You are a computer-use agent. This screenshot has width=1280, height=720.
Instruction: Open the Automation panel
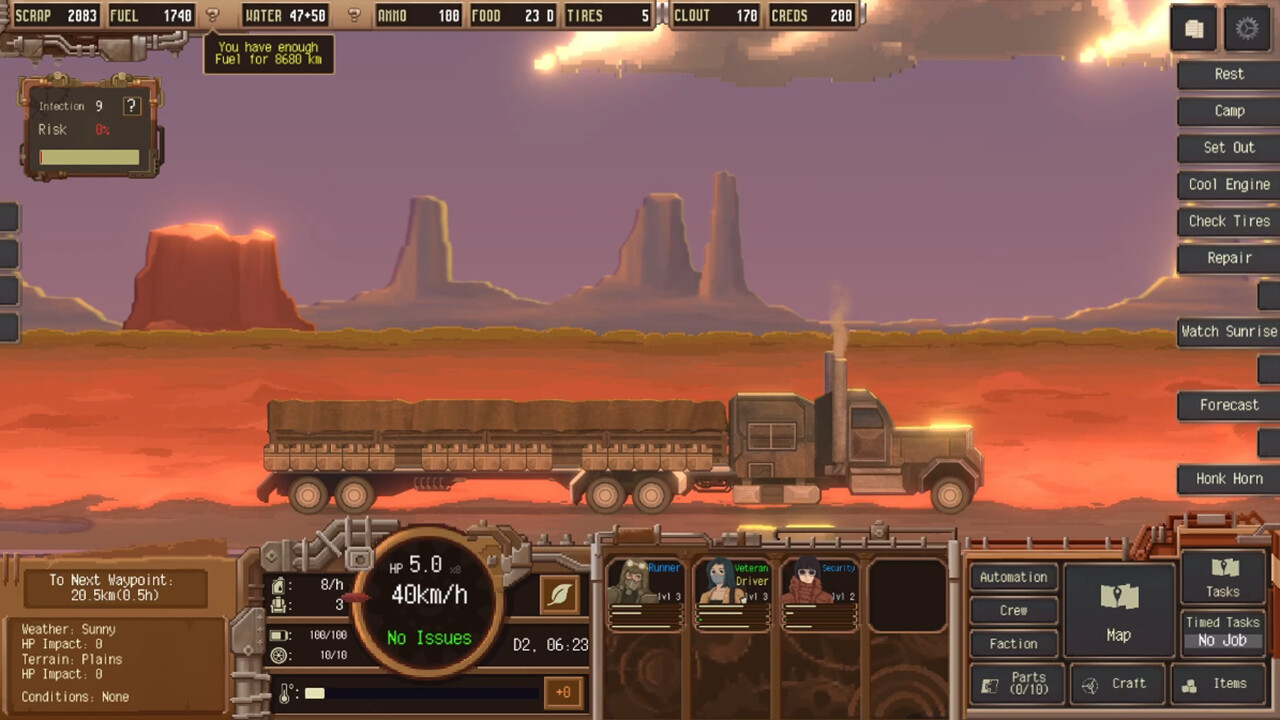(x=1013, y=577)
